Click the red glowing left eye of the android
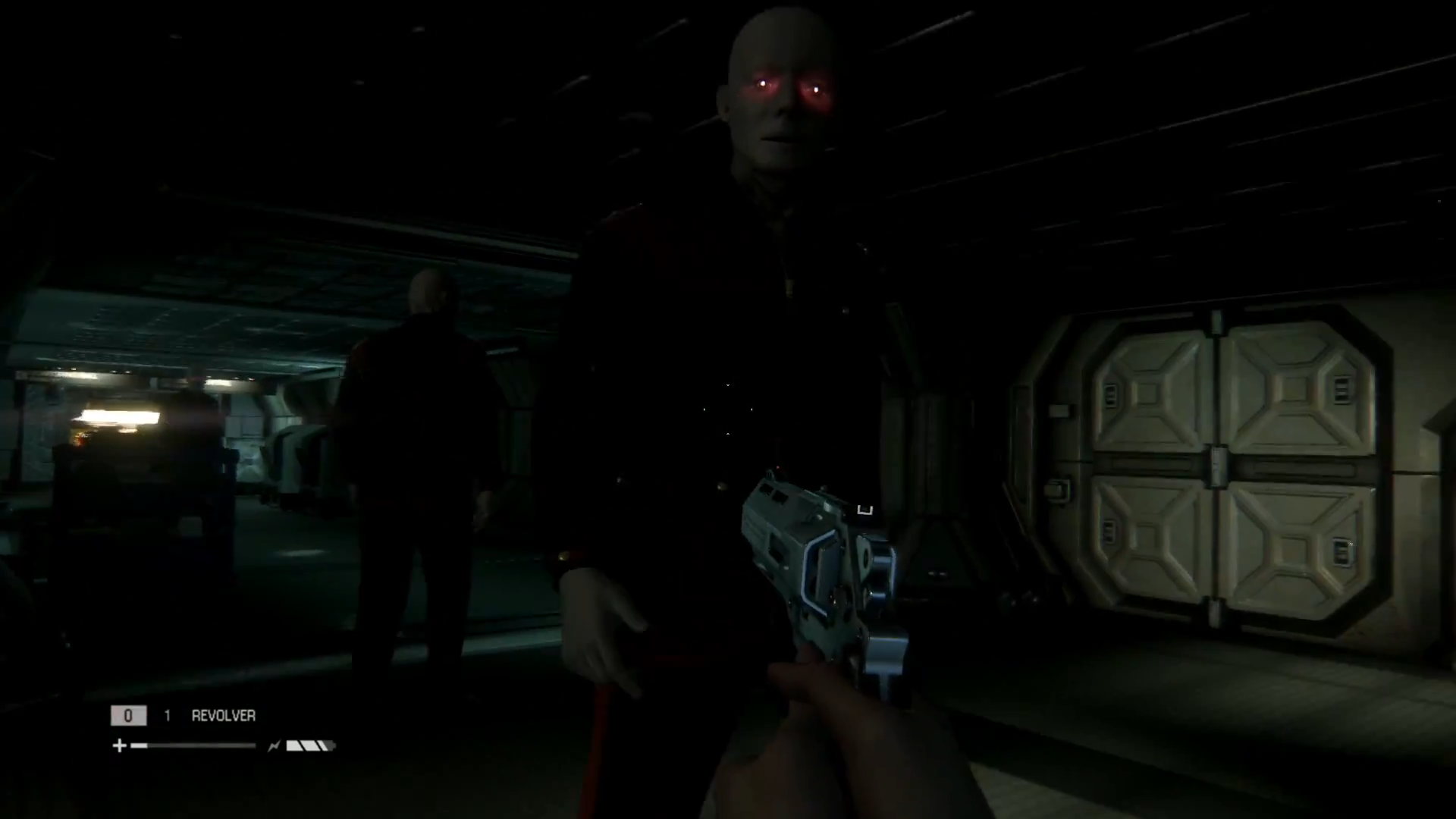 (x=762, y=86)
